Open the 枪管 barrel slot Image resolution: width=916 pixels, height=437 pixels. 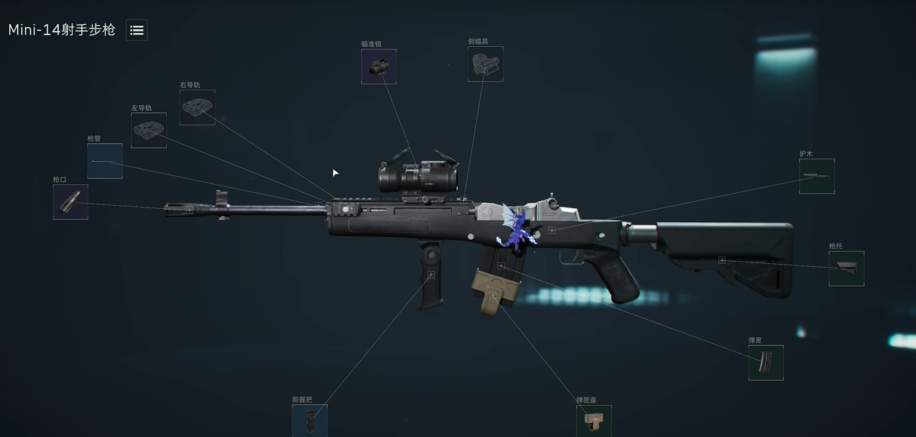click(105, 161)
